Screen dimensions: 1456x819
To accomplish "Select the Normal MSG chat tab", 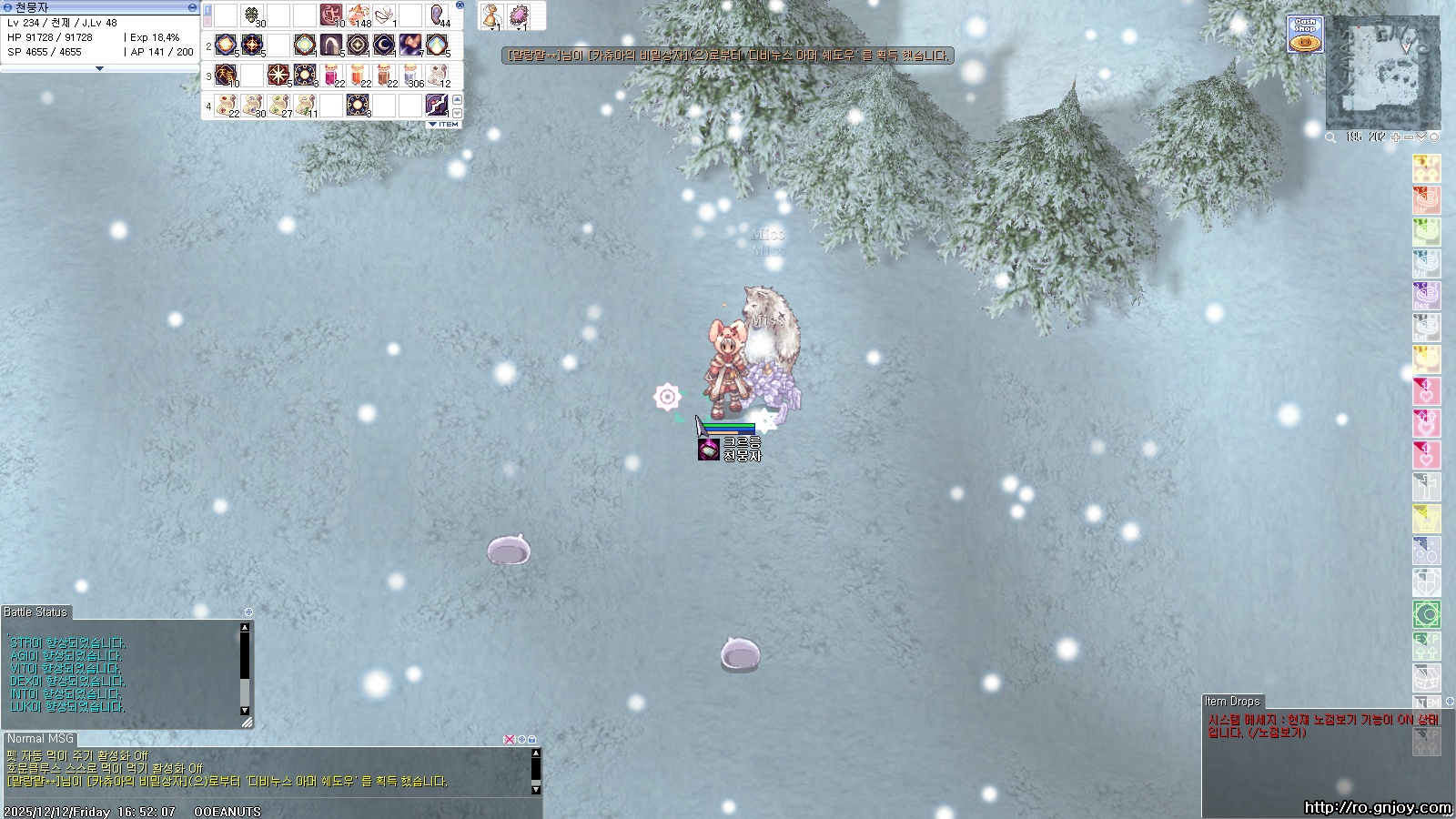I will [40, 739].
